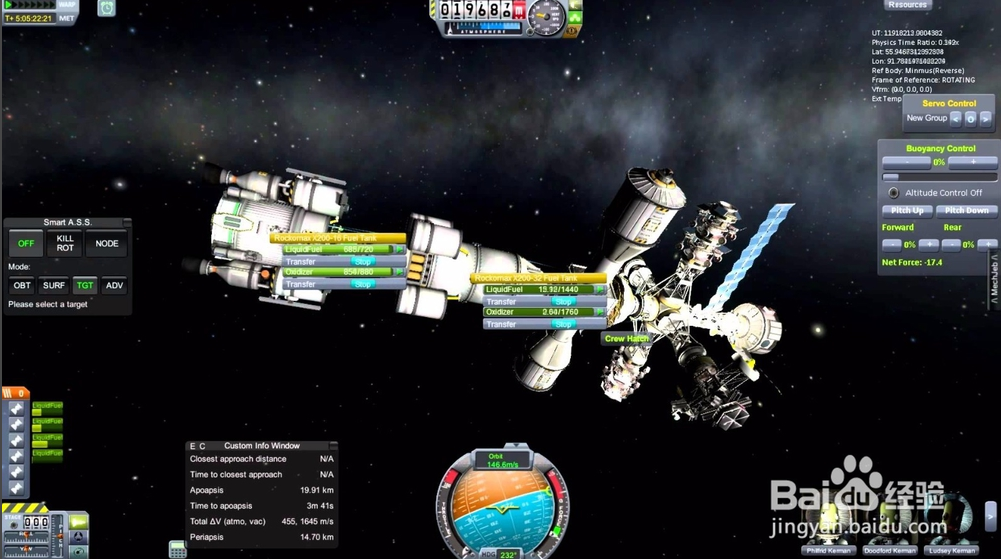Switch to OBT mode

pos(21,285)
